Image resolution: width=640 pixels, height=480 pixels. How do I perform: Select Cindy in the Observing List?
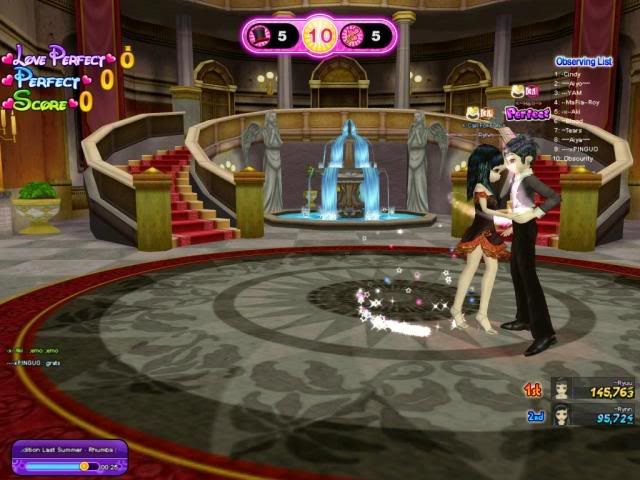coord(571,74)
